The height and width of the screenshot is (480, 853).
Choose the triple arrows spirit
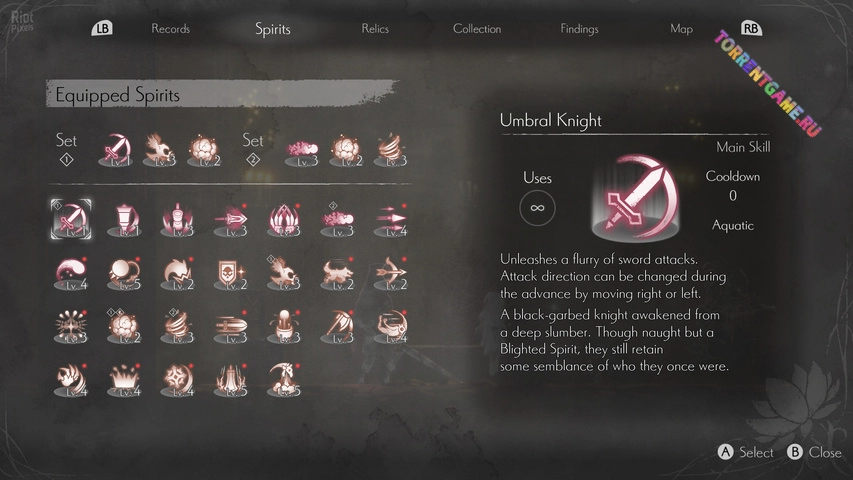390,218
